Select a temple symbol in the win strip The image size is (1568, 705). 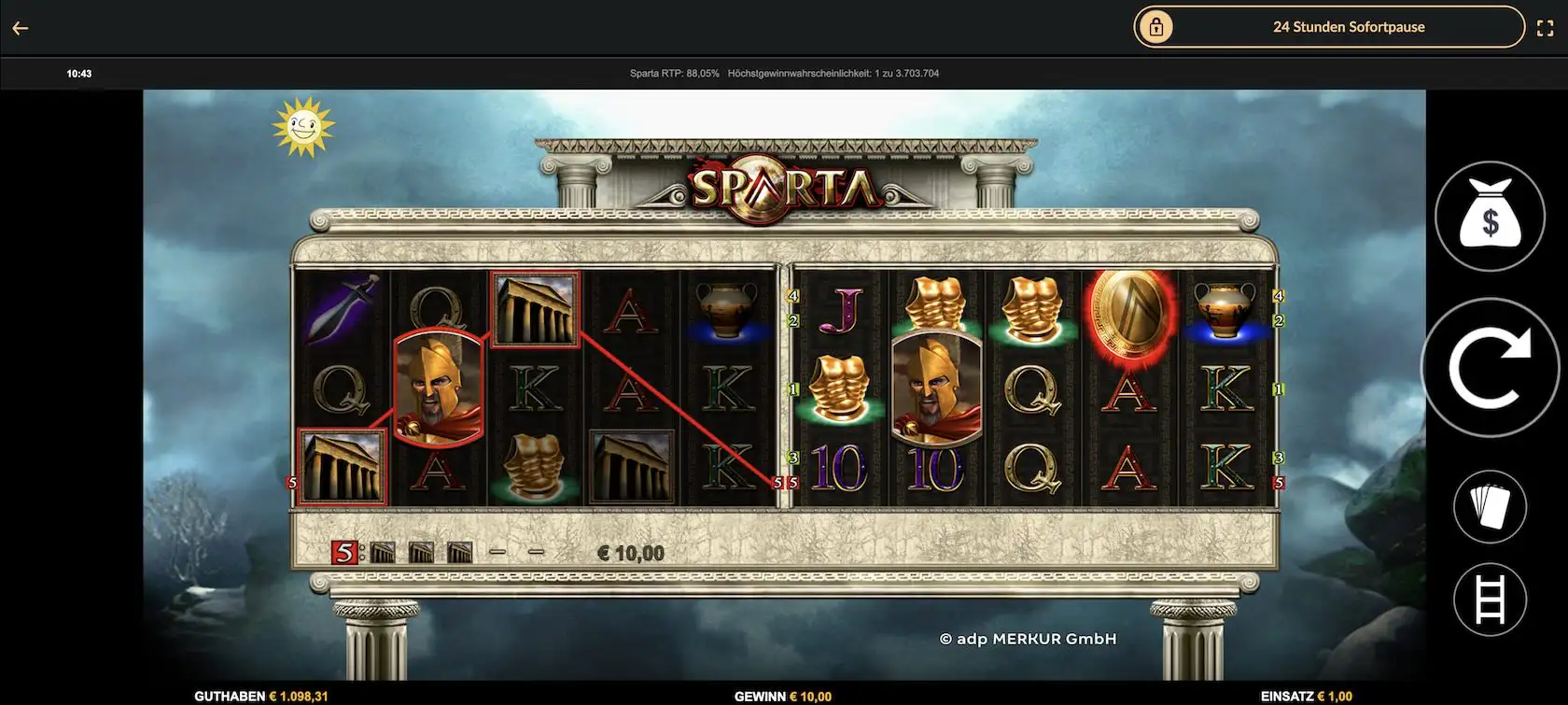coord(385,551)
